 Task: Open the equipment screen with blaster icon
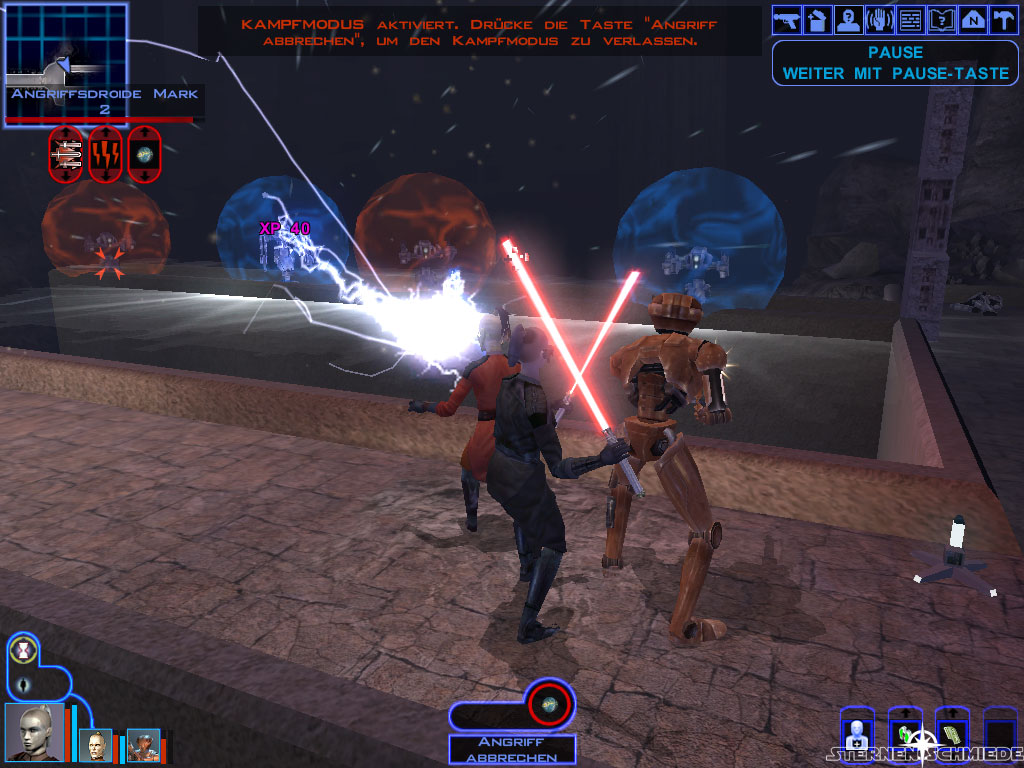click(788, 19)
